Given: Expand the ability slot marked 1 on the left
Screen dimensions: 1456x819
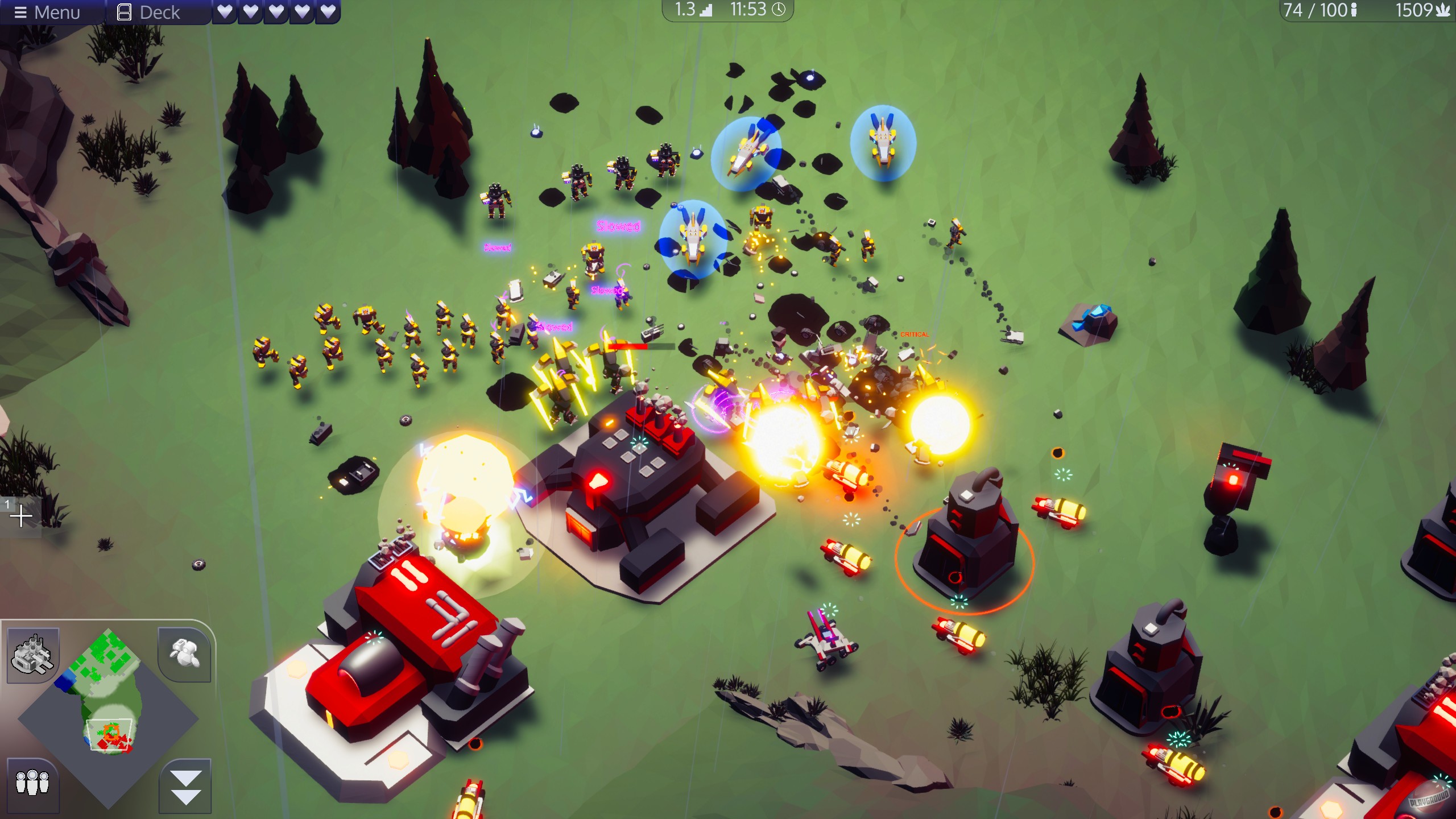Looking at the screenshot, I should tap(22, 516).
